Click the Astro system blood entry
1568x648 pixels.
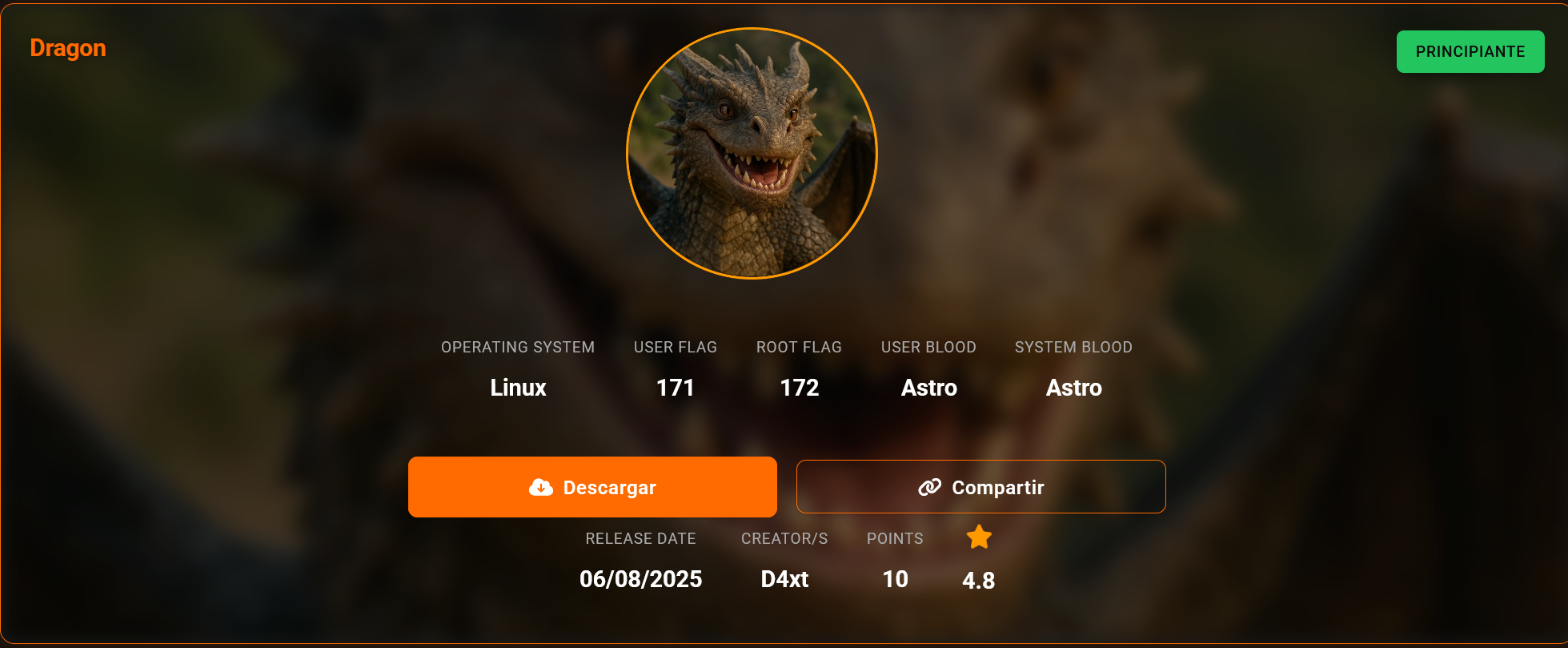tap(1073, 388)
